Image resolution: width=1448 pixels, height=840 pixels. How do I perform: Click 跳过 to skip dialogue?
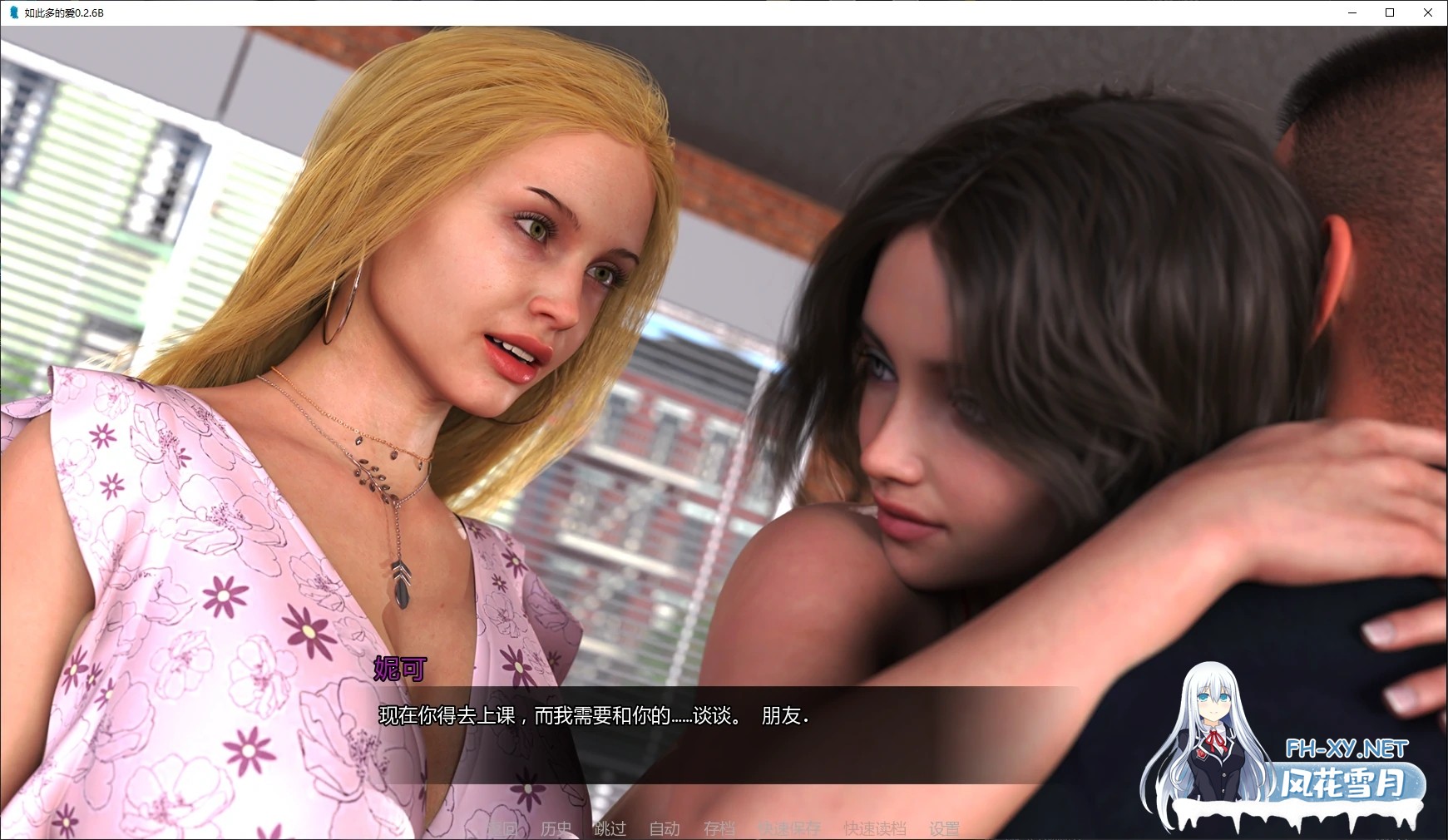(611, 828)
